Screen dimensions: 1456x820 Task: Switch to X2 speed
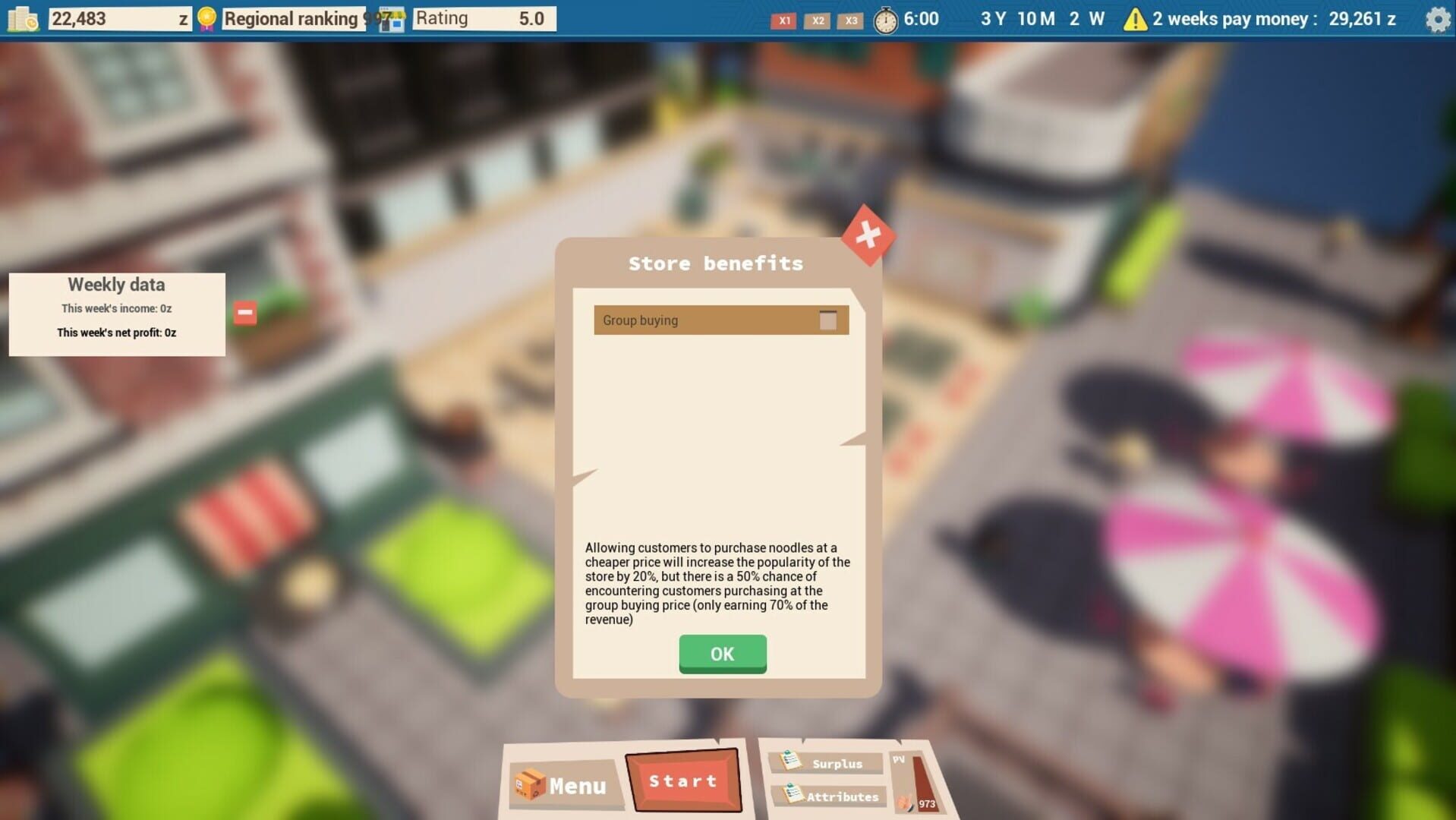click(x=817, y=21)
